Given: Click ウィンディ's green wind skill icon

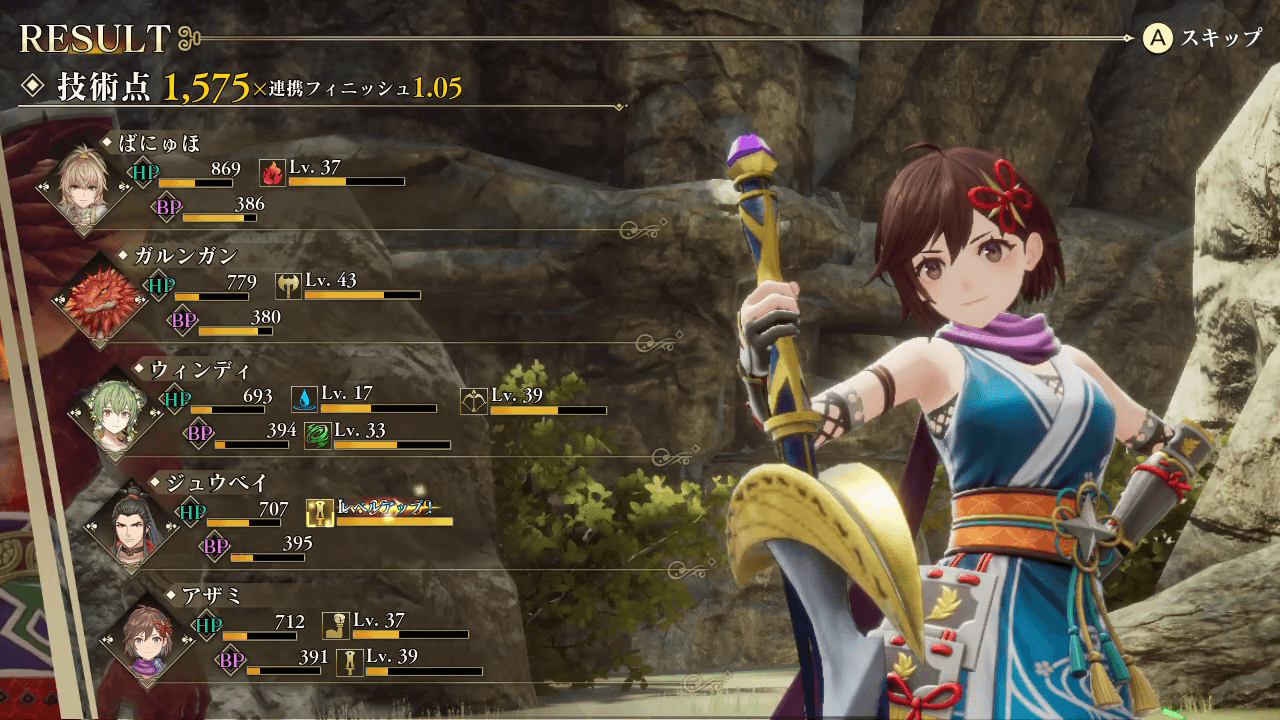Looking at the screenshot, I should coord(318,436).
